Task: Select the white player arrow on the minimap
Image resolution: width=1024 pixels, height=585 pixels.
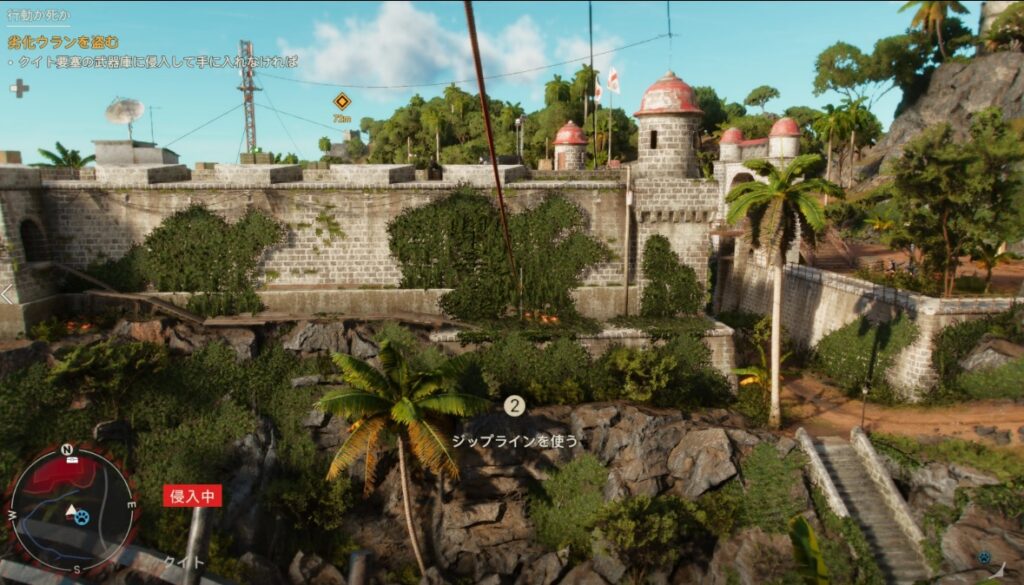Action: click(71, 510)
